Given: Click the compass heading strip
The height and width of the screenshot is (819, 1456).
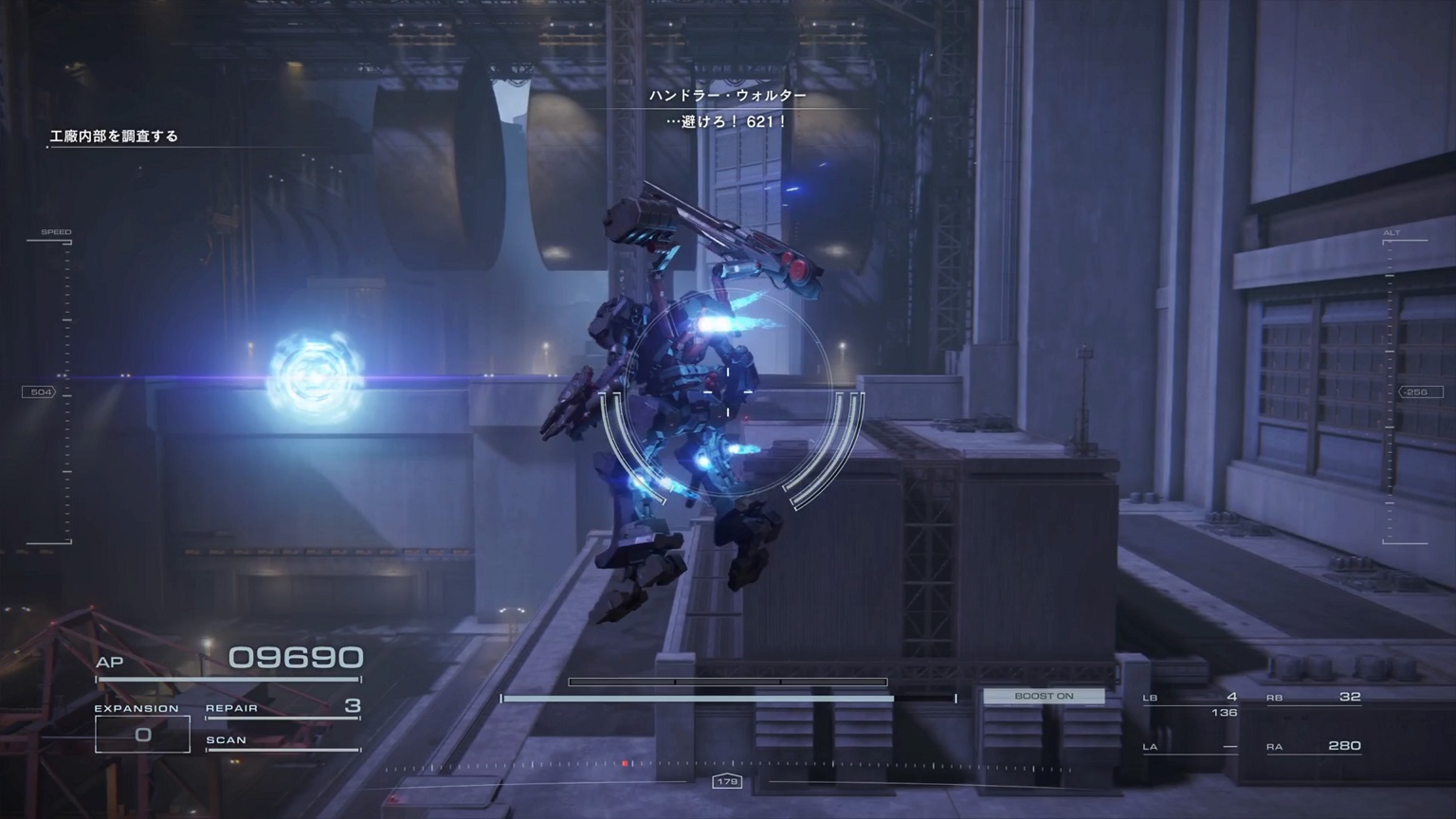Looking at the screenshot, I should point(726,766).
